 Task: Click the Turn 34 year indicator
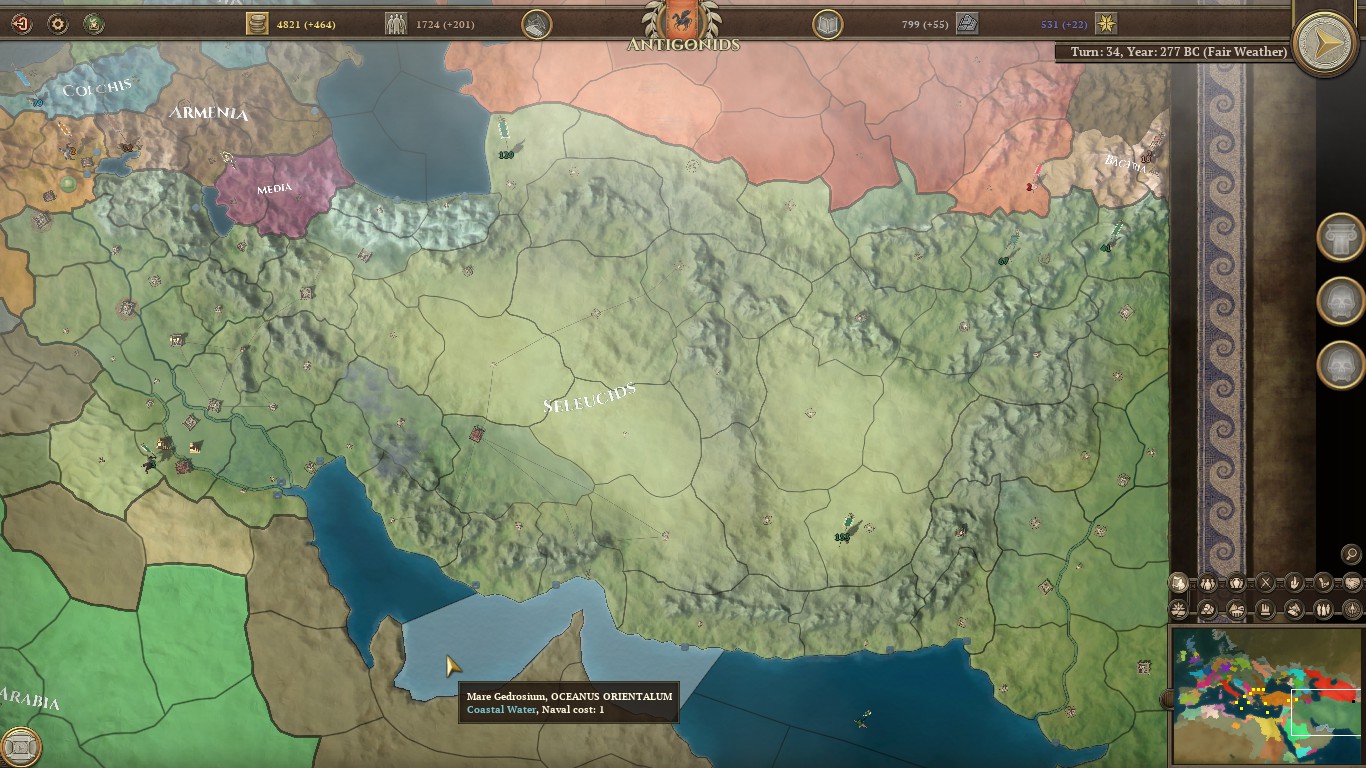pyautogui.click(x=1177, y=51)
